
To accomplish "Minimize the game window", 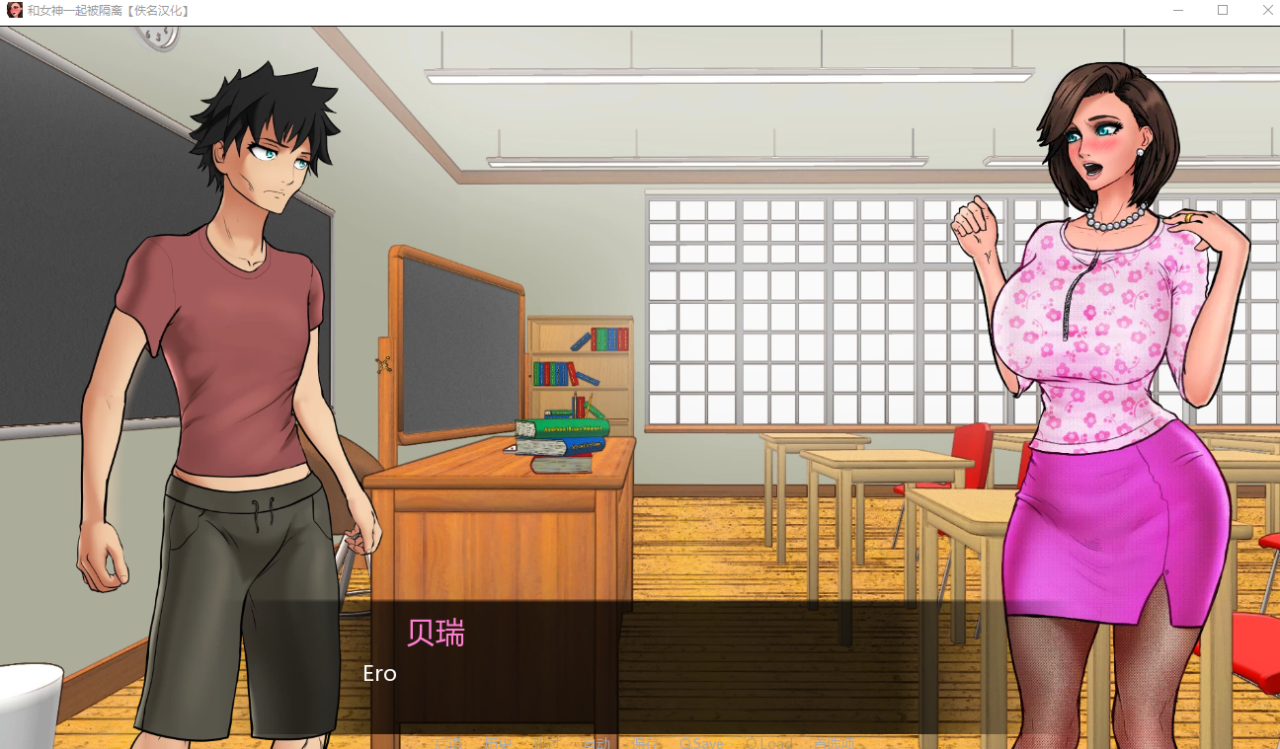I will coord(1176,10).
